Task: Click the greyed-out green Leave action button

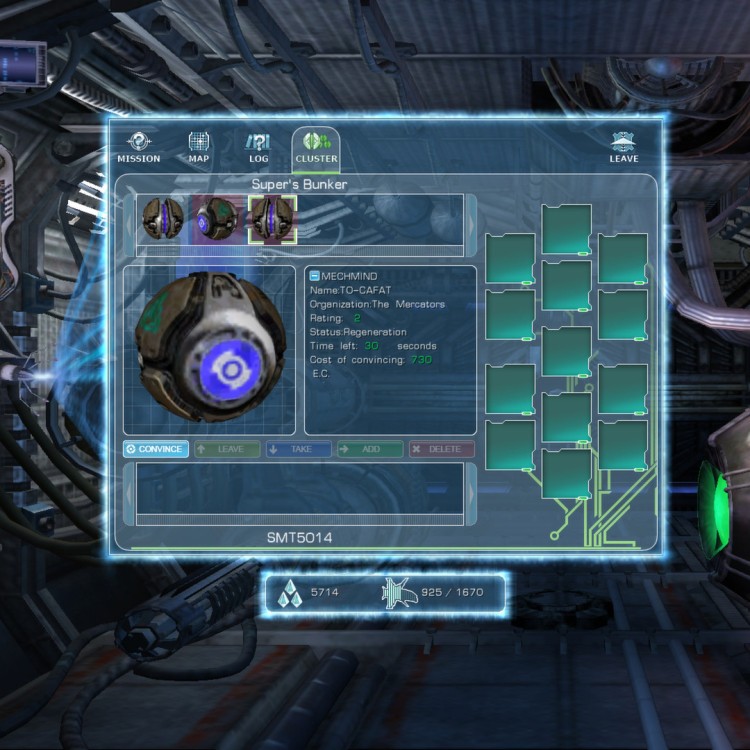Action: (x=227, y=450)
